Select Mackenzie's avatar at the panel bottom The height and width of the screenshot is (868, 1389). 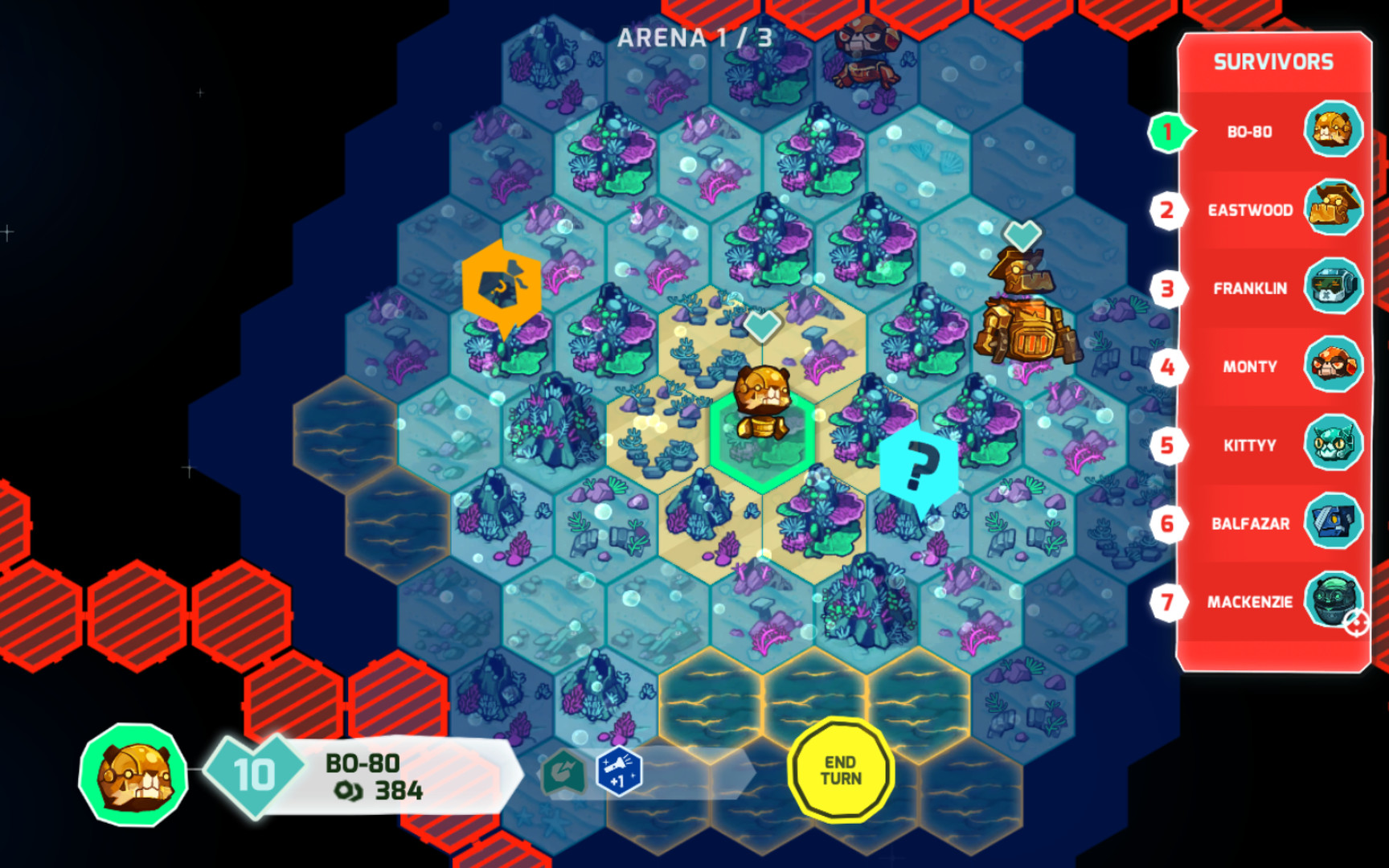point(1334,601)
